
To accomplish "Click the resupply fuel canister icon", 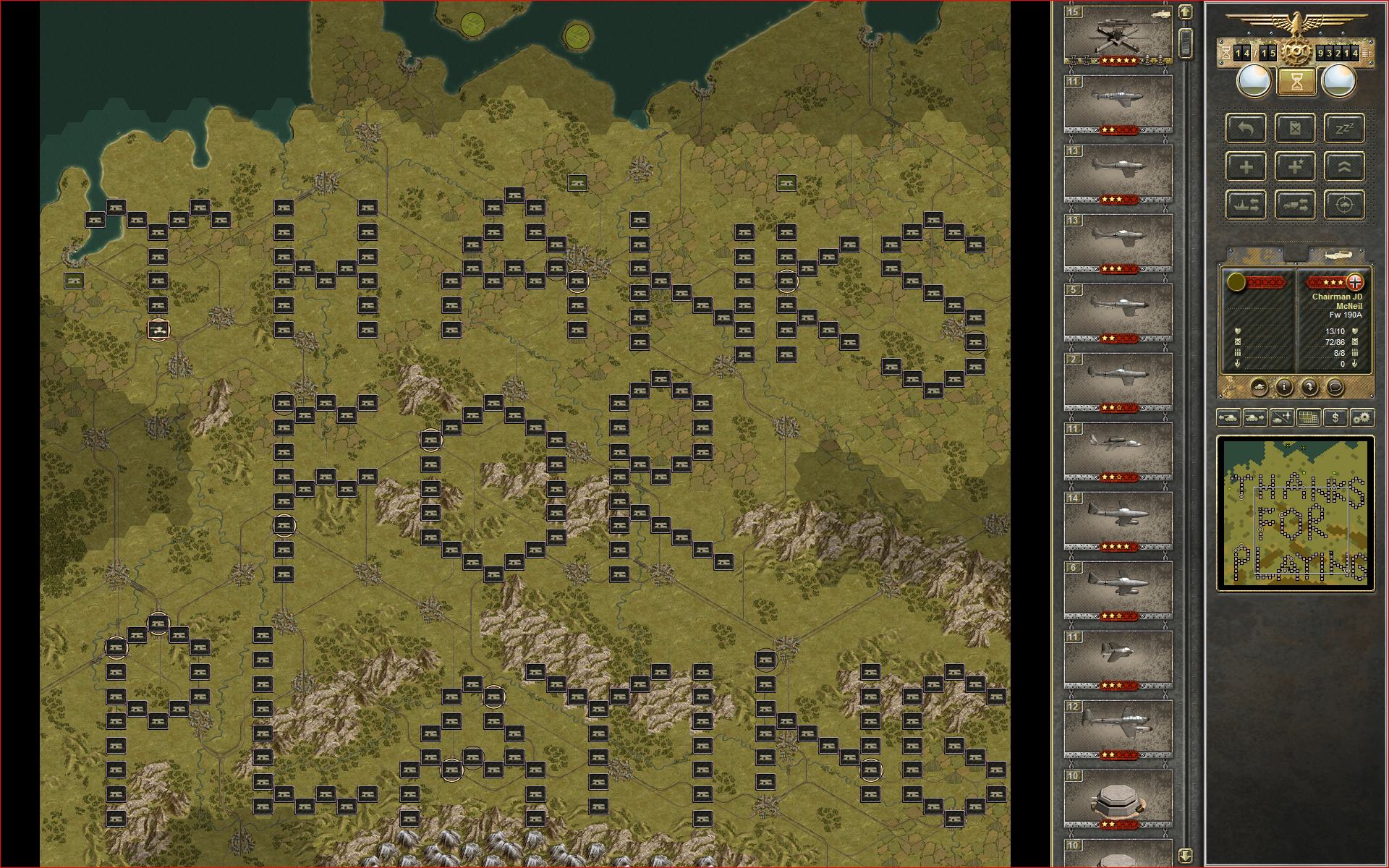I will (1295, 129).
